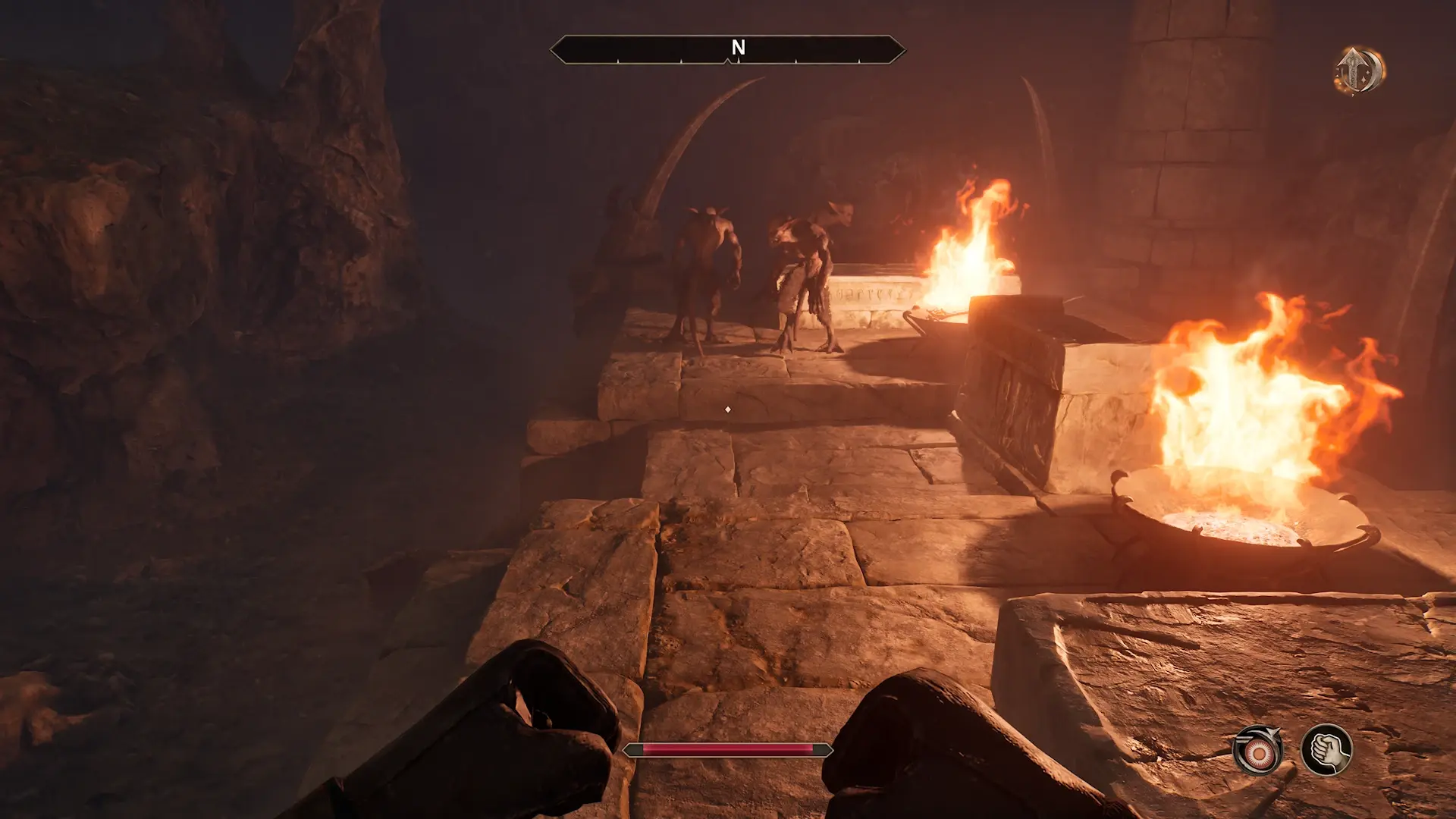Click the arrow and crescent moon icon
The height and width of the screenshot is (819, 1456).
1360,71
